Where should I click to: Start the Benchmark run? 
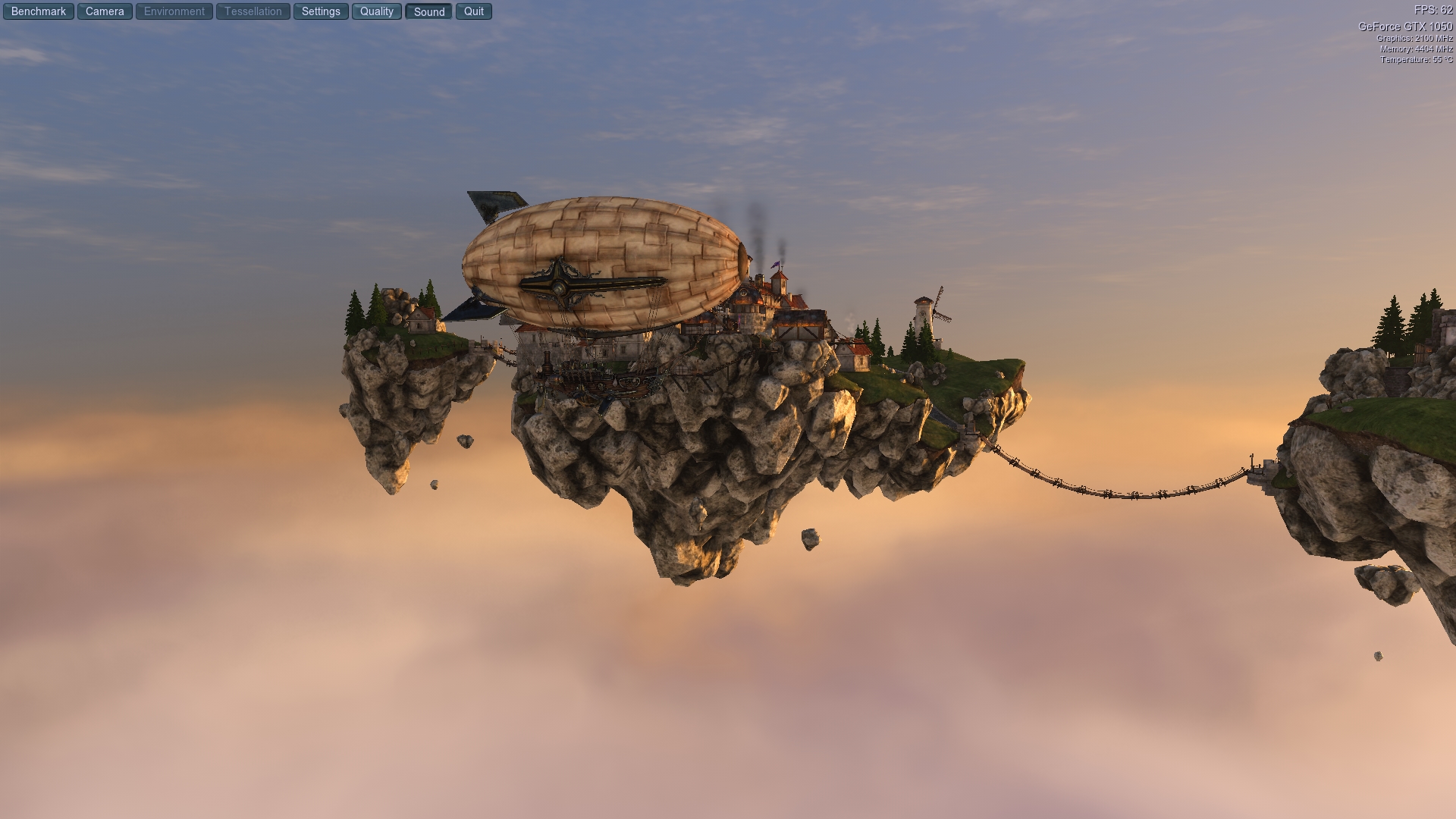point(39,11)
